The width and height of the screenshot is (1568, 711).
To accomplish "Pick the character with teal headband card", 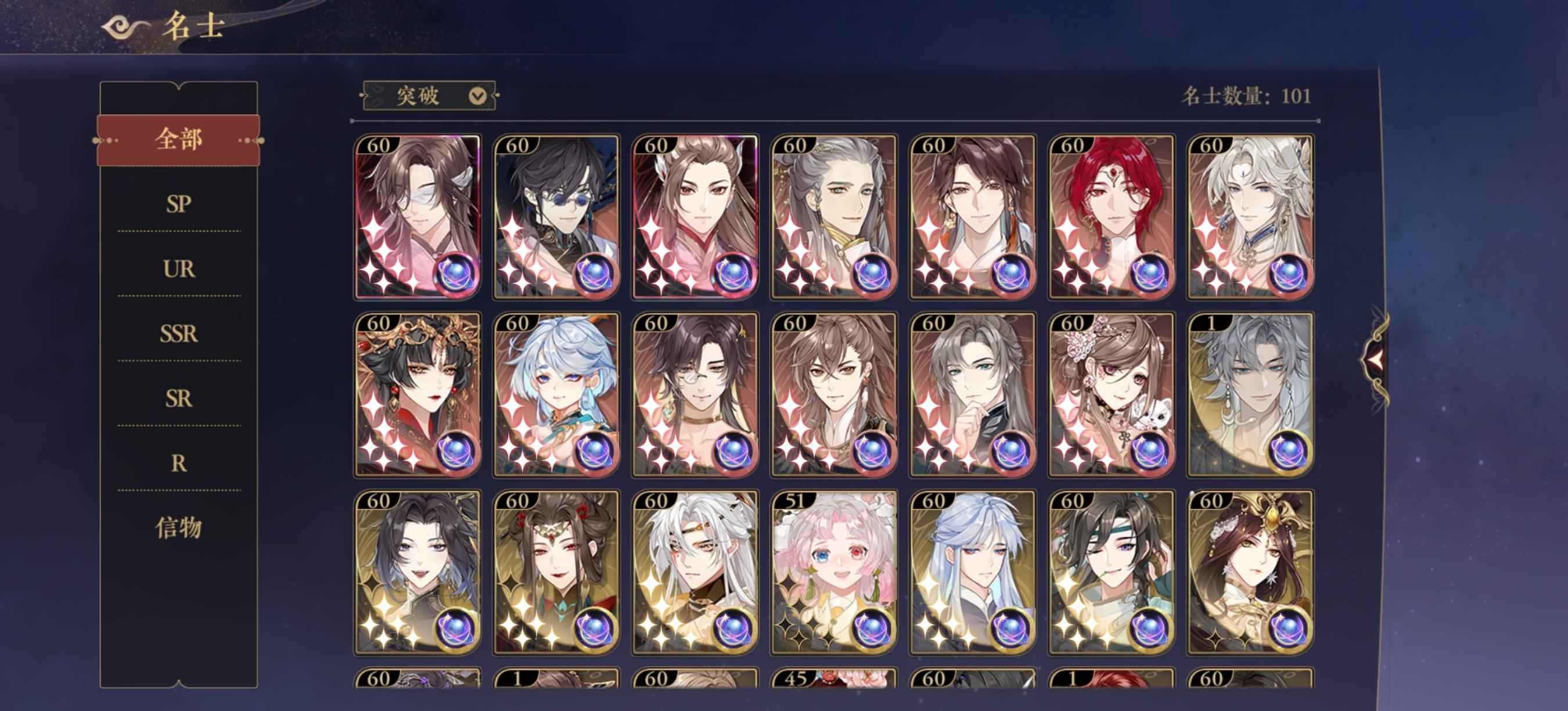I will 1112,572.
